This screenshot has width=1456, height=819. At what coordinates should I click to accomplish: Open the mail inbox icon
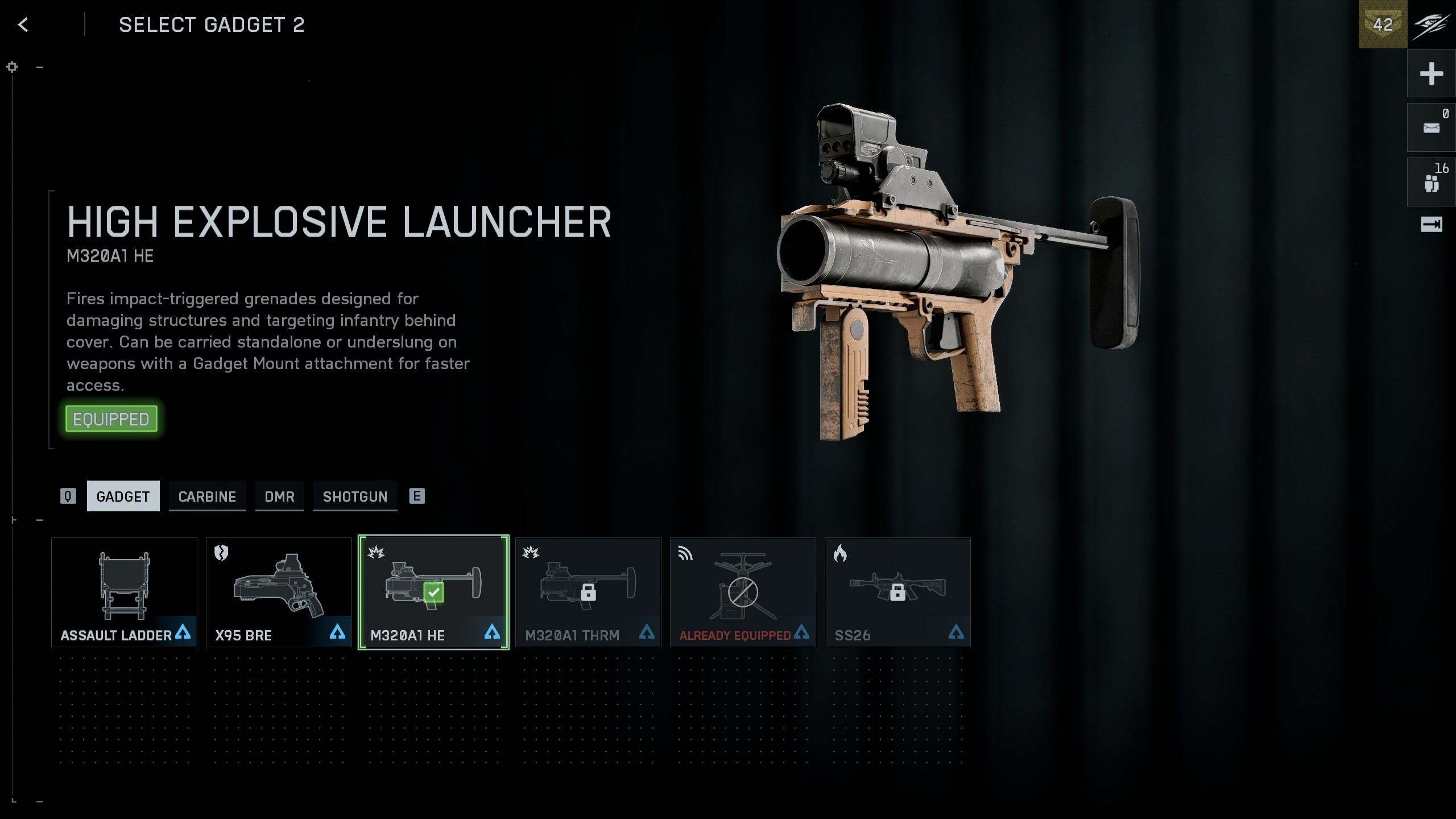pyautogui.click(x=1431, y=128)
